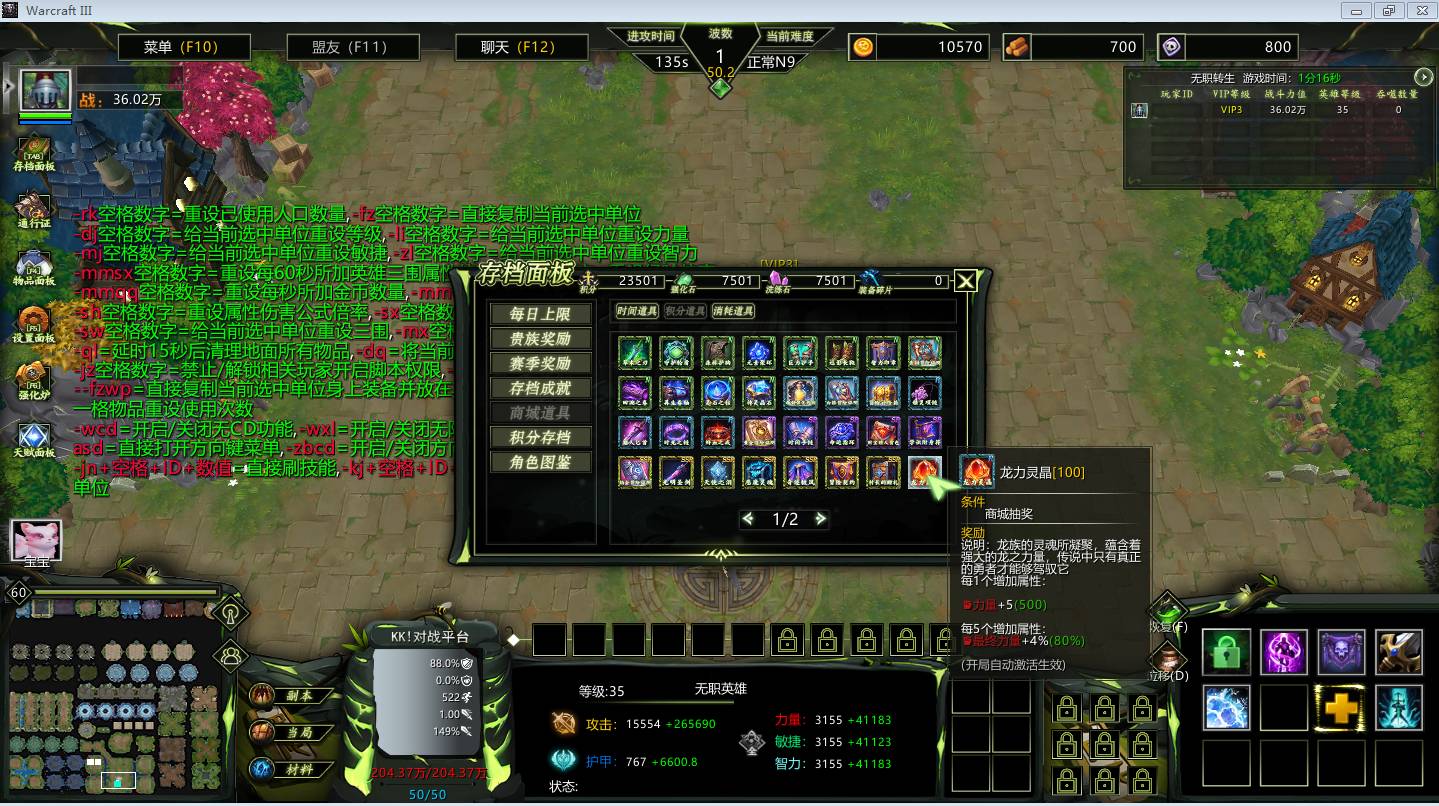1439x806 pixels.
Task: Open the 赛季奖励 category
Action: tap(540, 363)
